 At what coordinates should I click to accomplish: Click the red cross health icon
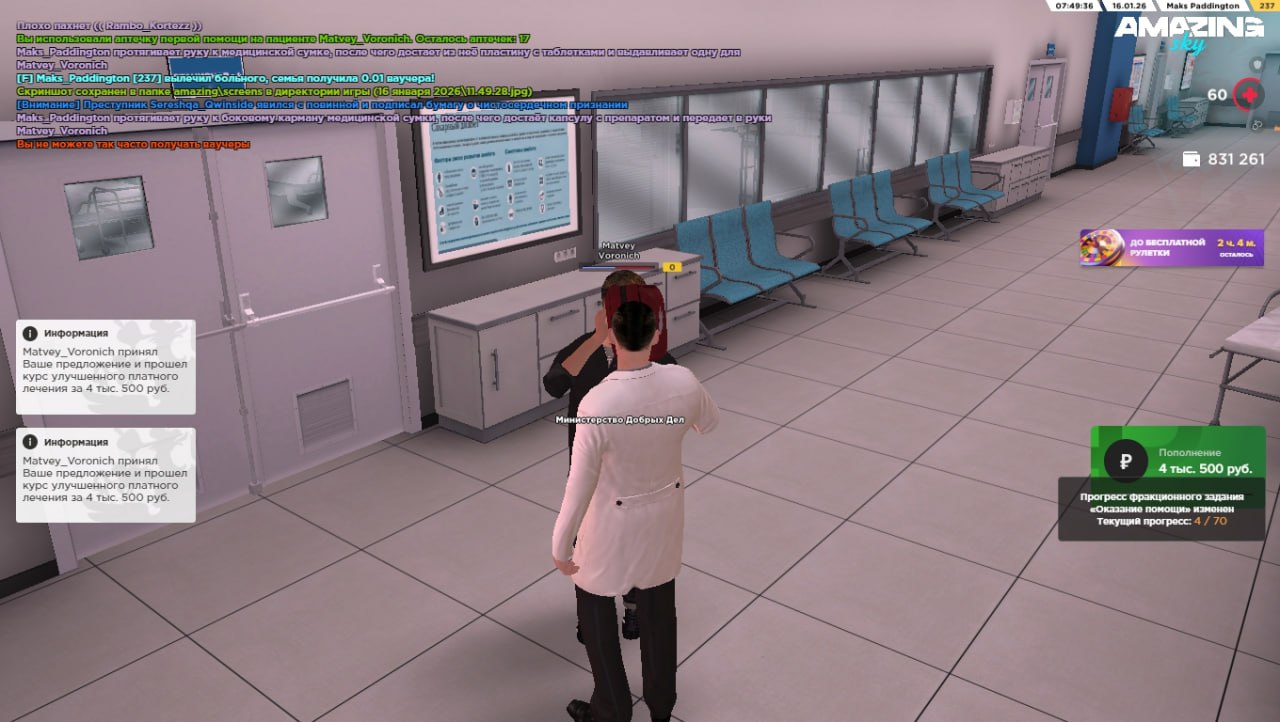pos(1247,96)
